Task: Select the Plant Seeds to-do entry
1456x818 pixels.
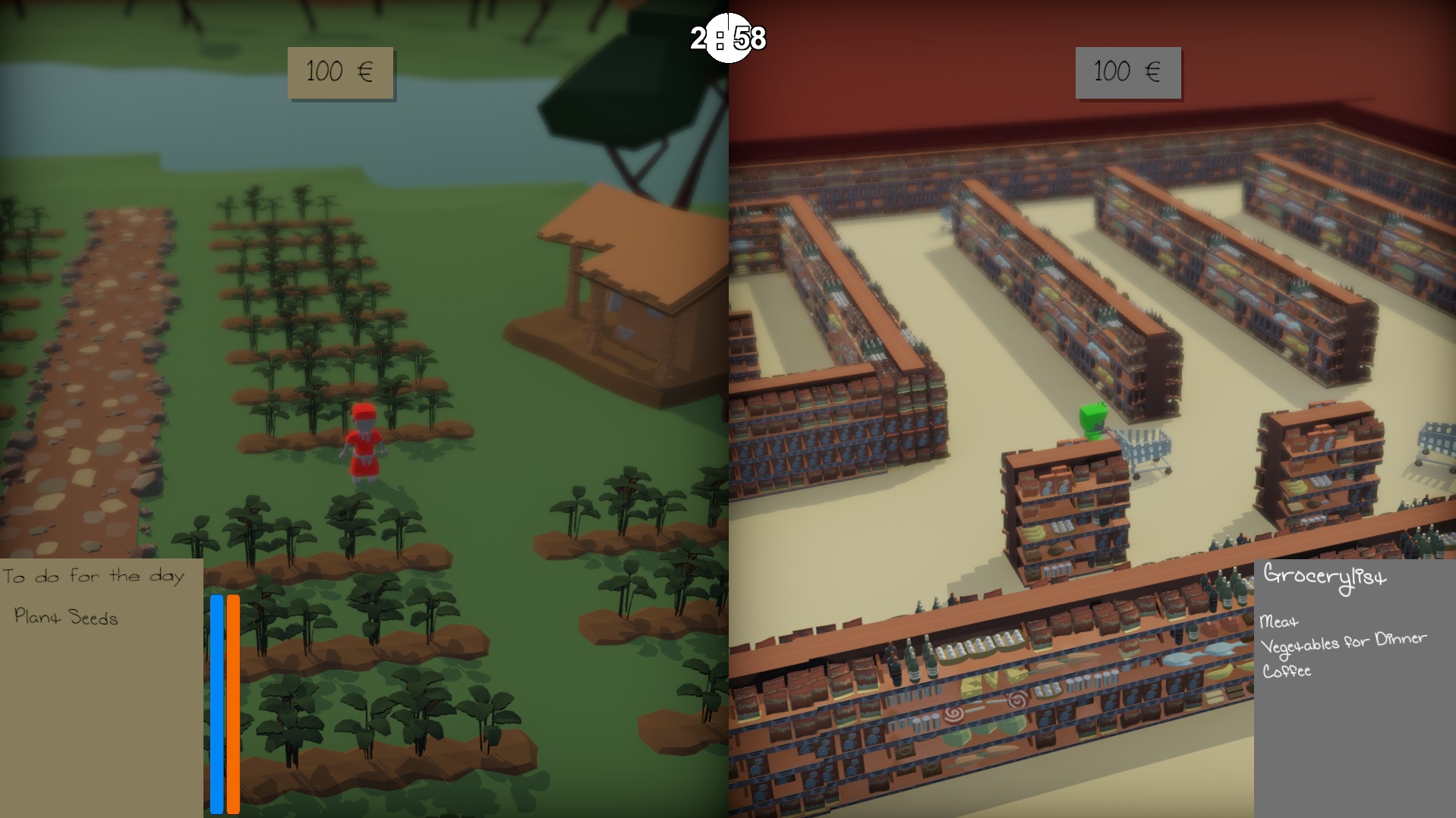Action: [66, 617]
